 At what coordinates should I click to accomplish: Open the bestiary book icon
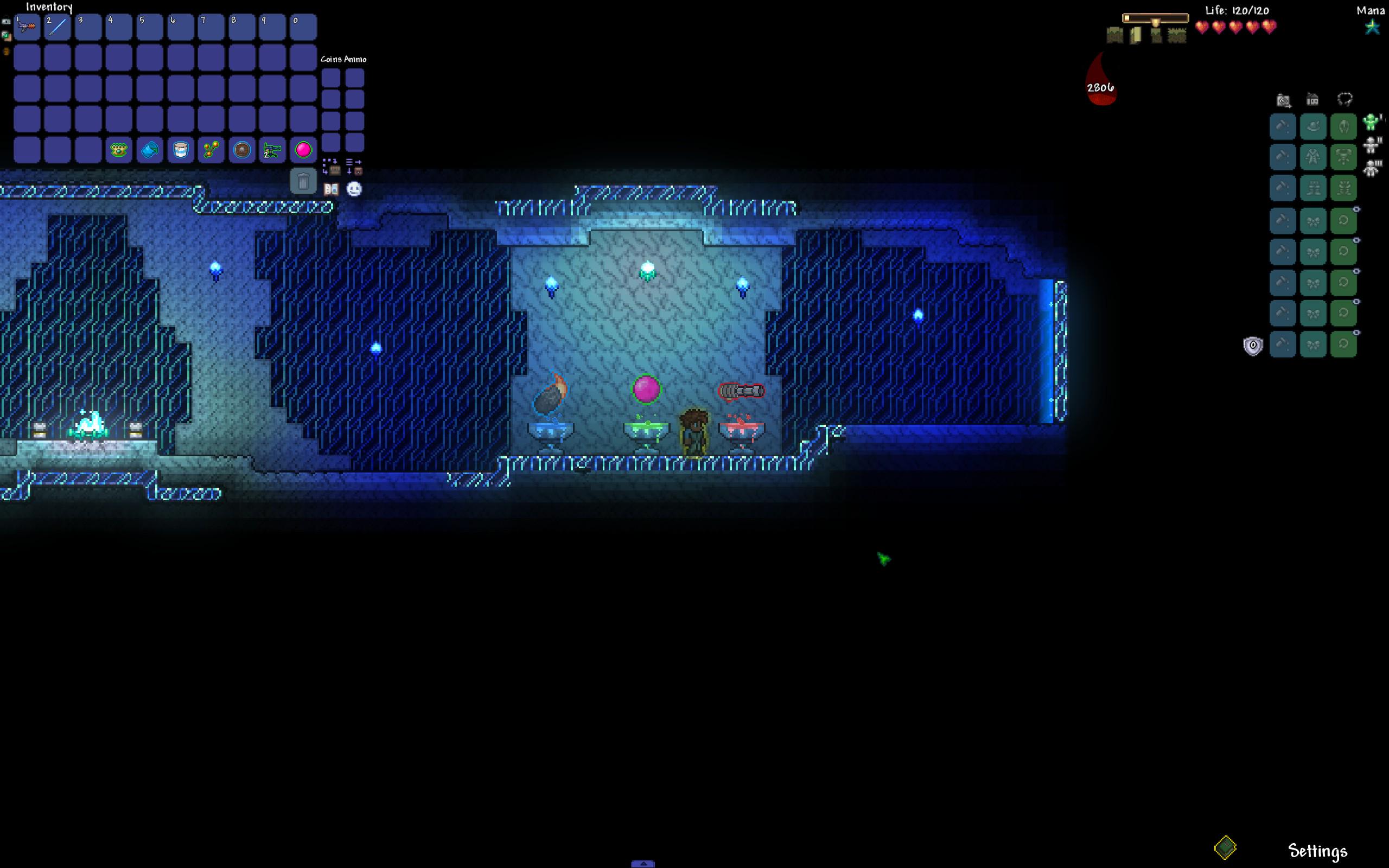click(331, 189)
